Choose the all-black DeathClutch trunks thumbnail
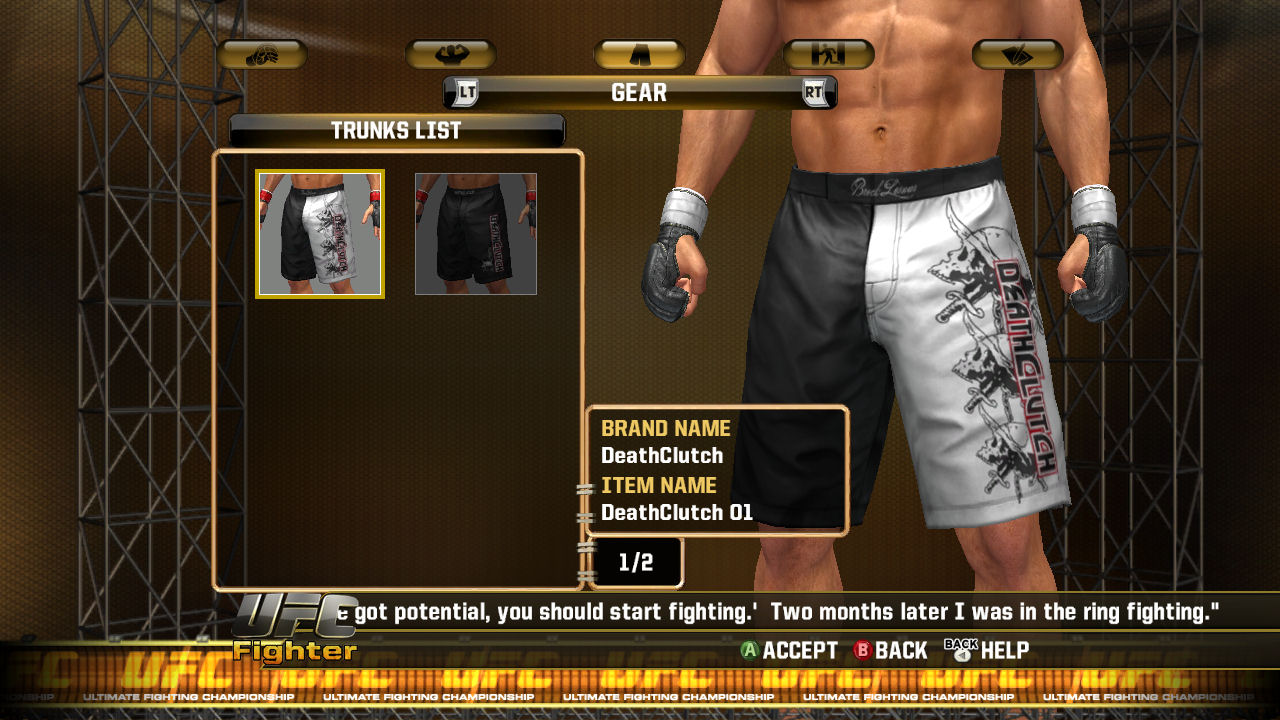The width and height of the screenshot is (1280, 720). 476,234
